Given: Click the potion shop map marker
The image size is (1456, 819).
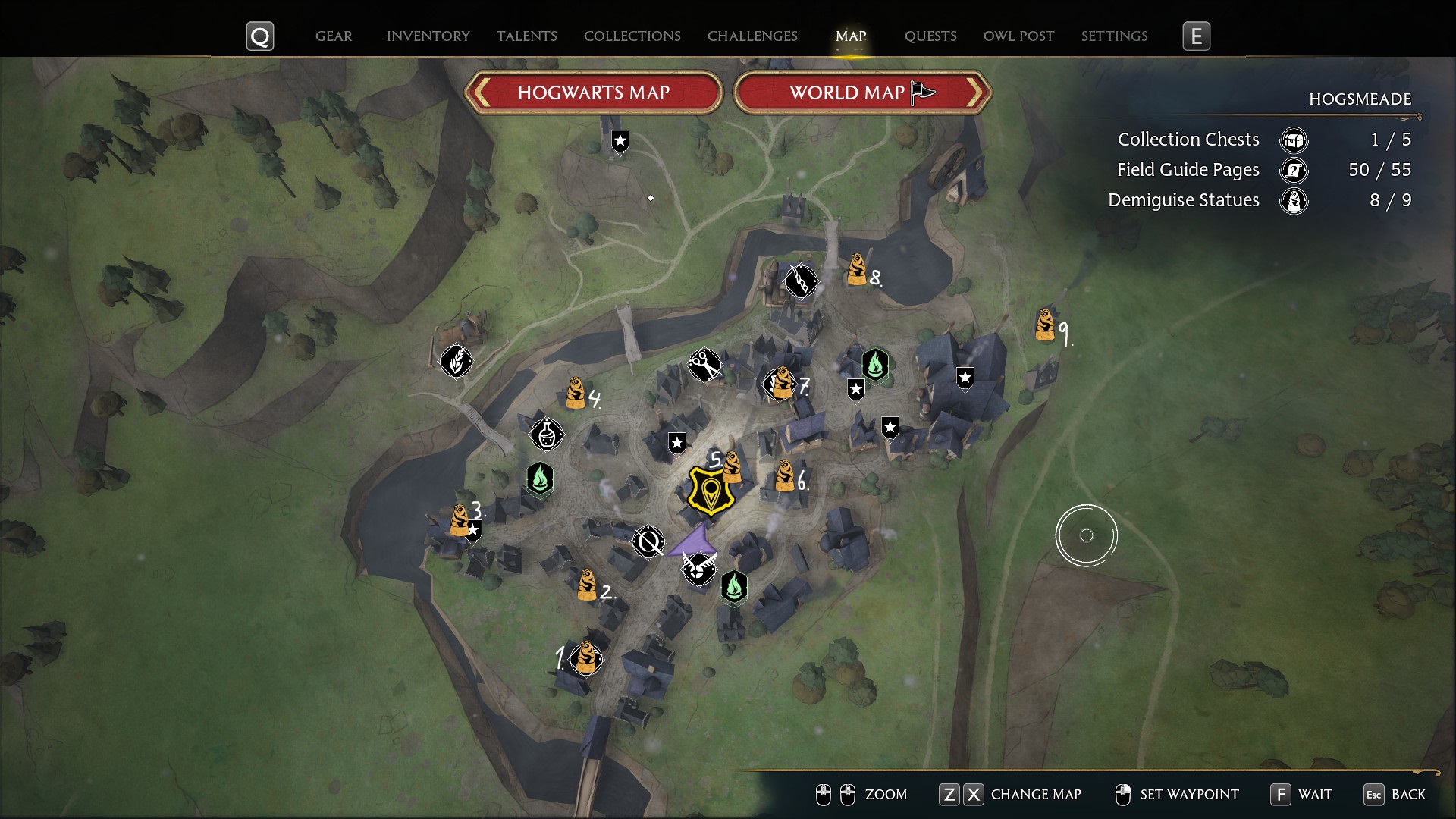Looking at the screenshot, I should (546, 434).
